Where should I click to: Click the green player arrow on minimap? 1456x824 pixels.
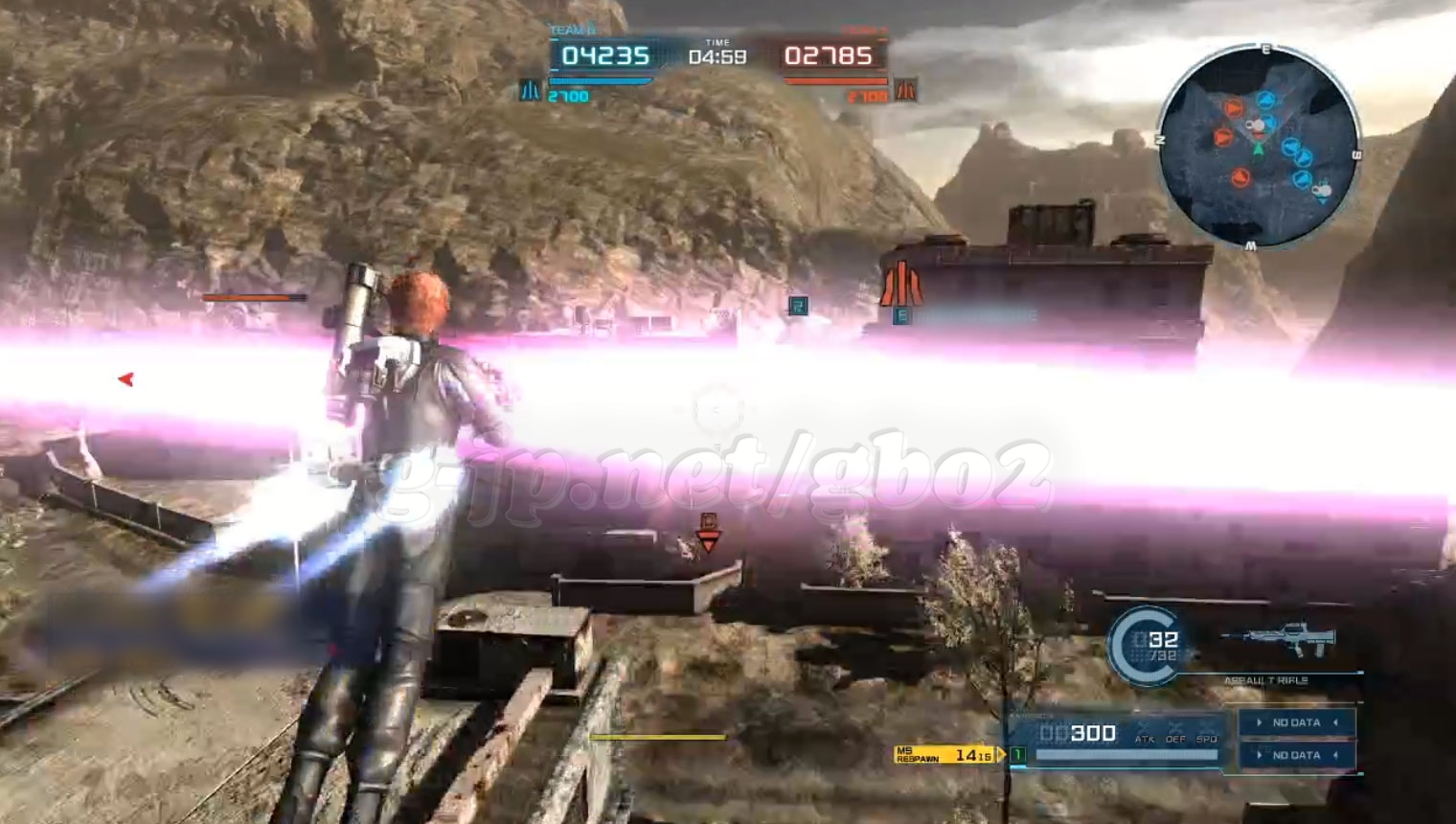[1259, 149]
